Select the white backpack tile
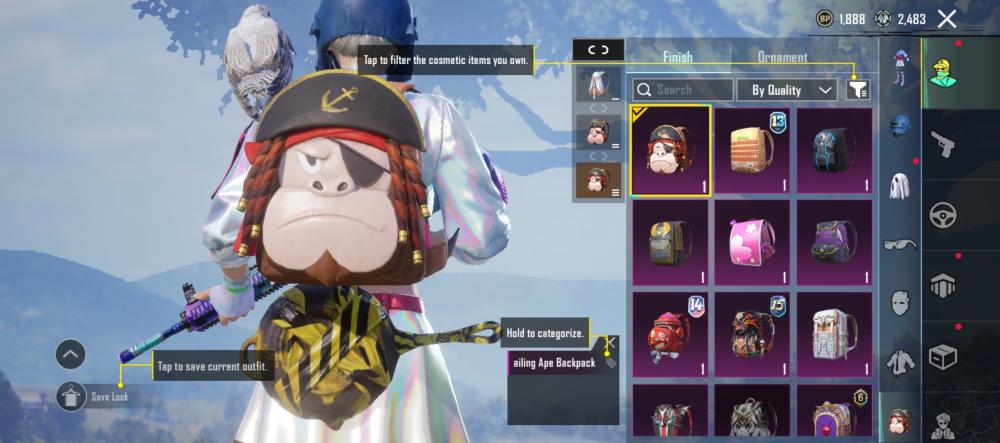The height and width of the screenshot is (443, 1000). [833, 334]
